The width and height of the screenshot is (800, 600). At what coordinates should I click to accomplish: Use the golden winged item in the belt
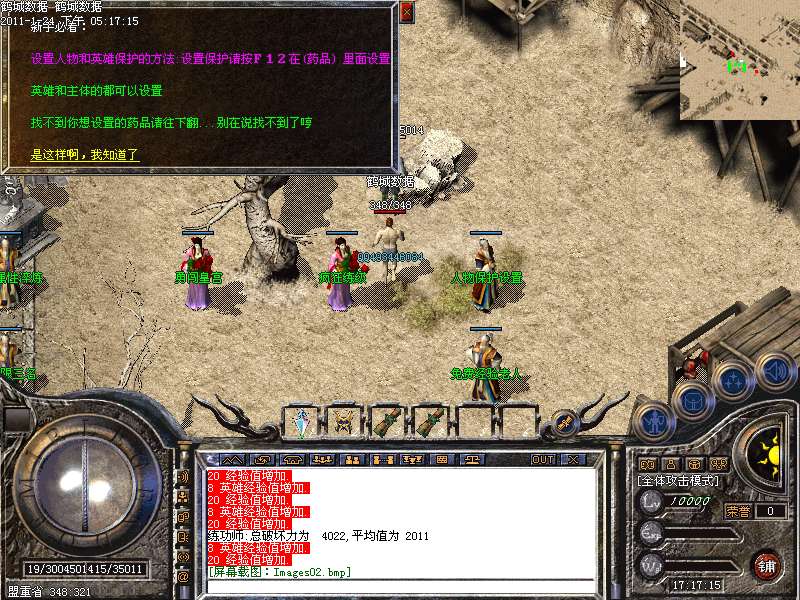click(x=344, y=422)
